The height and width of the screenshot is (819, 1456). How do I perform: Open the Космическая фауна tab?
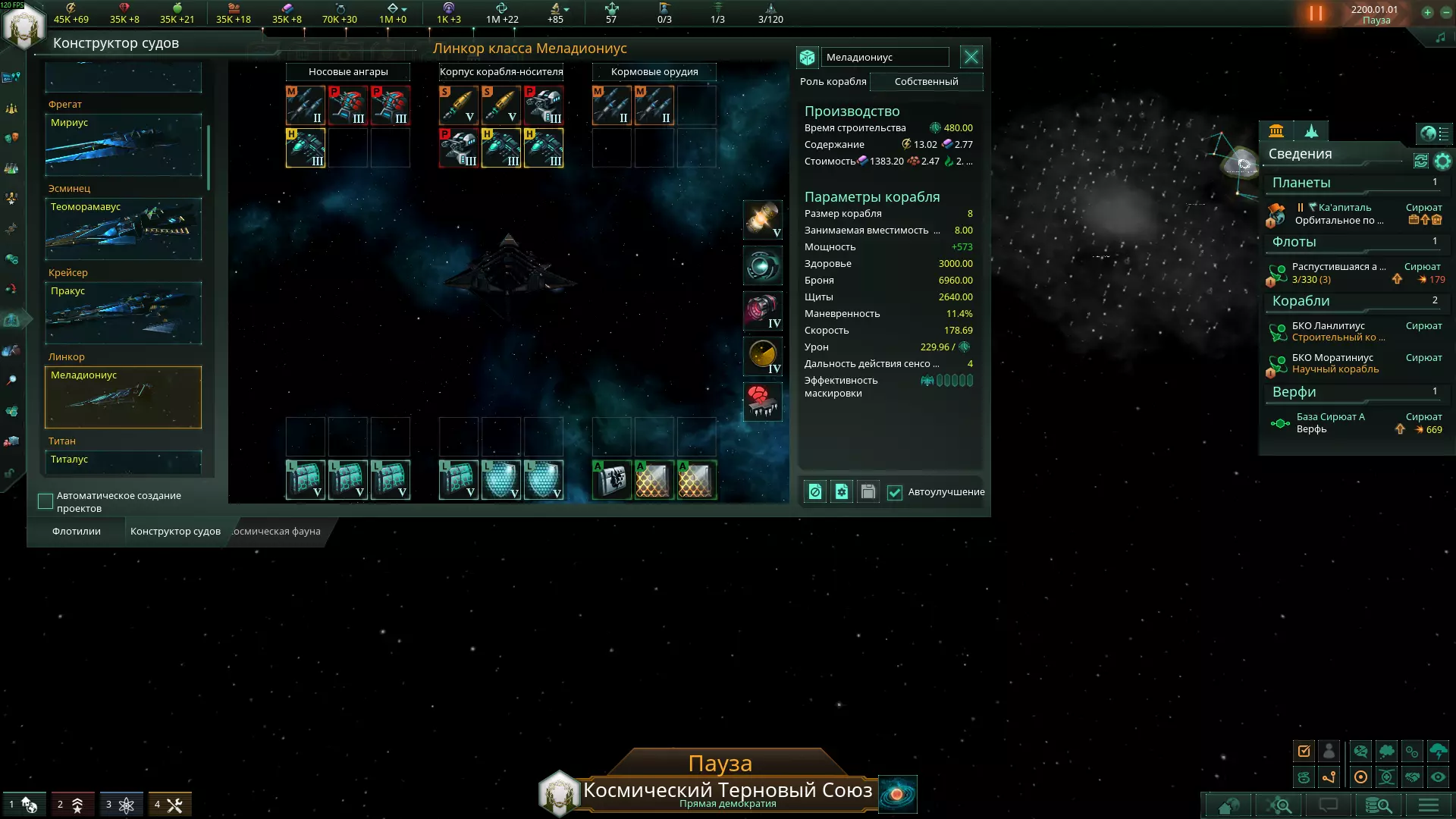[x=277, y=532]
